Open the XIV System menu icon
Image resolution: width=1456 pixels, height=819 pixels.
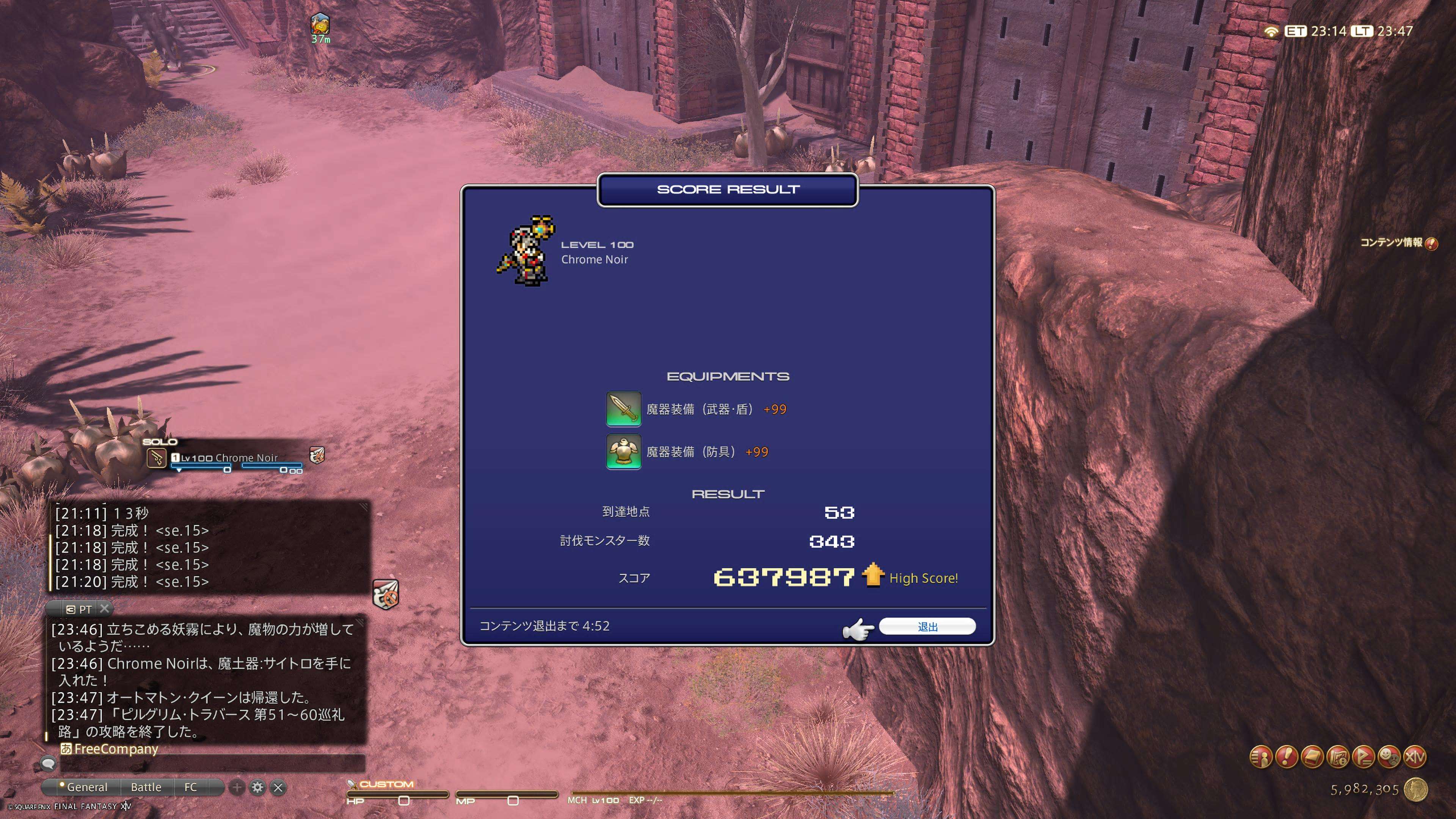1415,757
